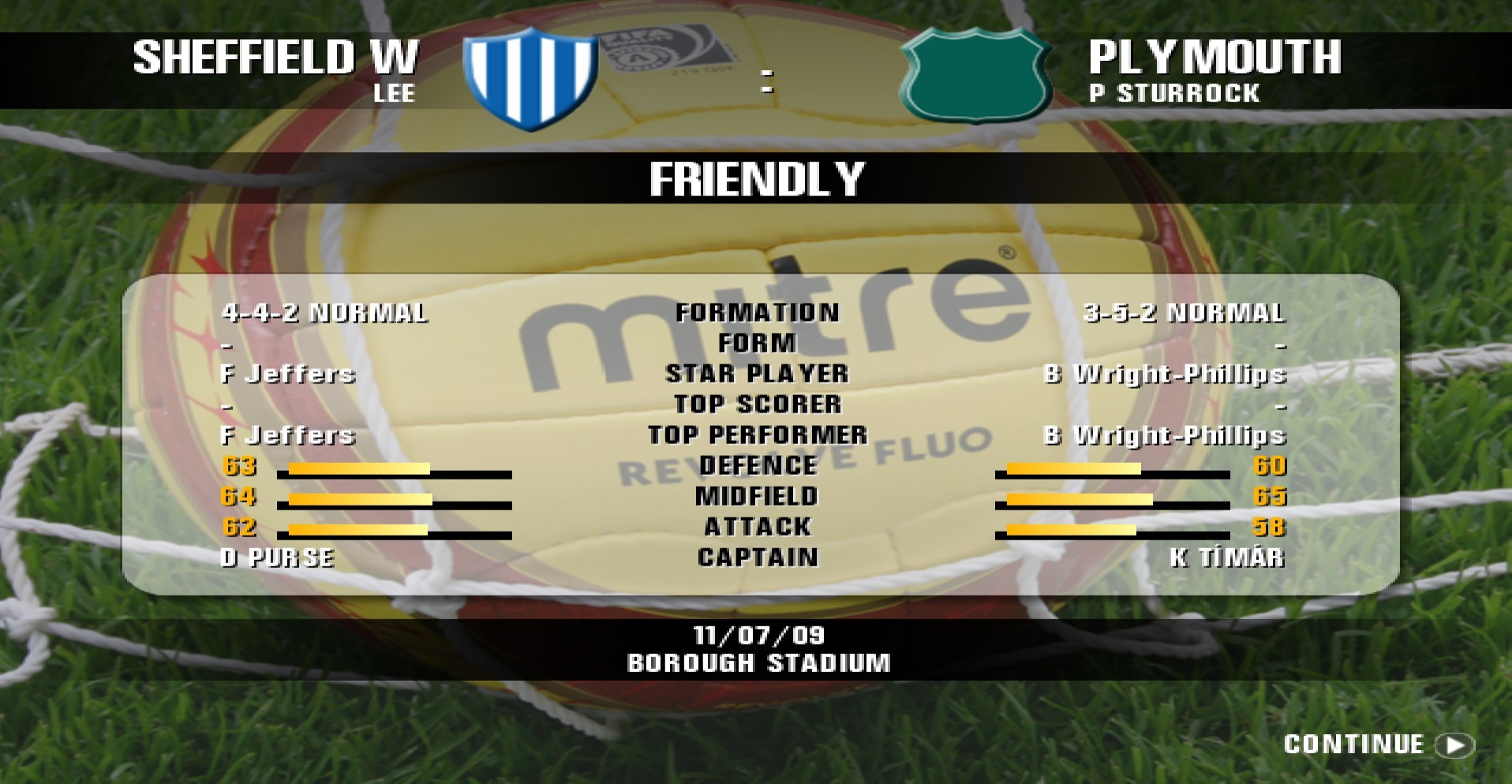Select the 4-4-2 Normal formation
The height and width of the screenshot is (784, 1512).
(x=326, y=312)
